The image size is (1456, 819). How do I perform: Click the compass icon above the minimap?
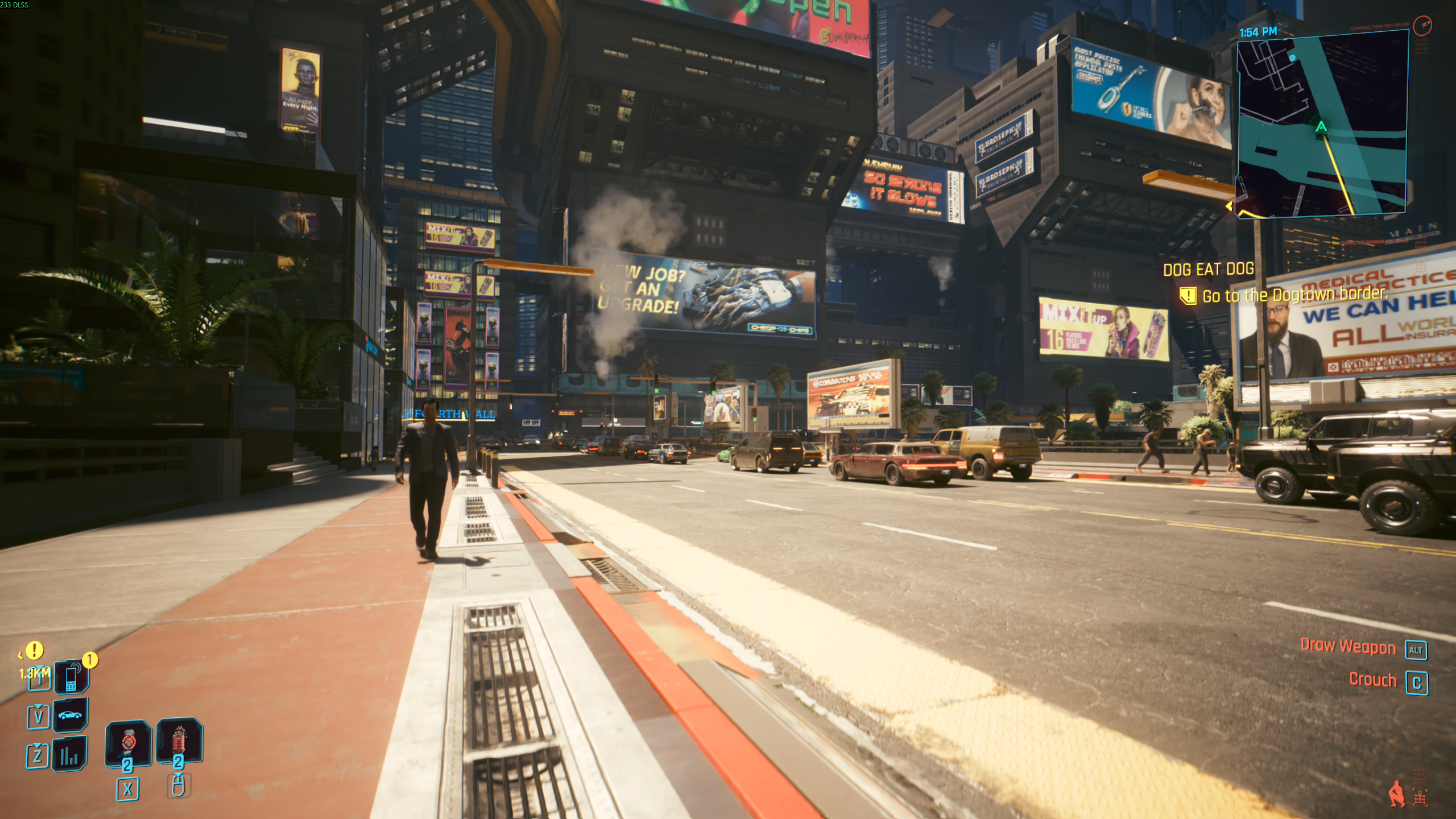tap(1423, 24)
